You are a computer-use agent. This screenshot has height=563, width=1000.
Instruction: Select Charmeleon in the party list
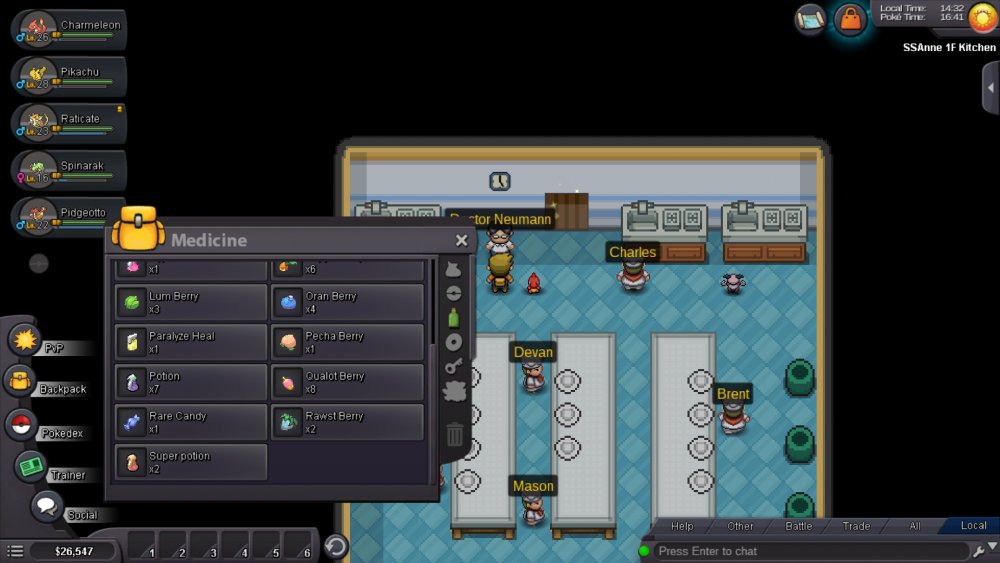coord(70,31)
